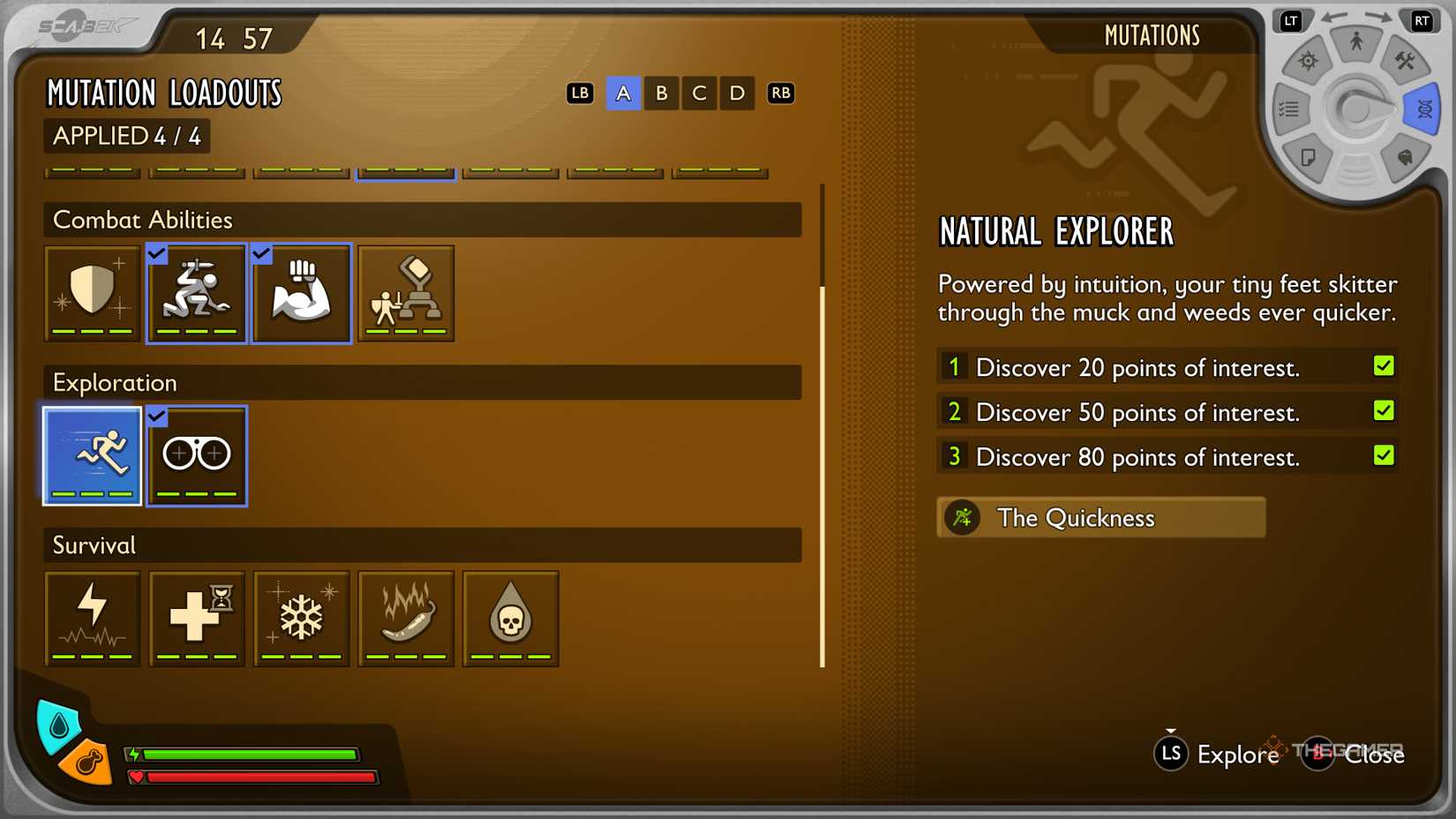
Task: Click the red health bar
Action: click(256, 778)
